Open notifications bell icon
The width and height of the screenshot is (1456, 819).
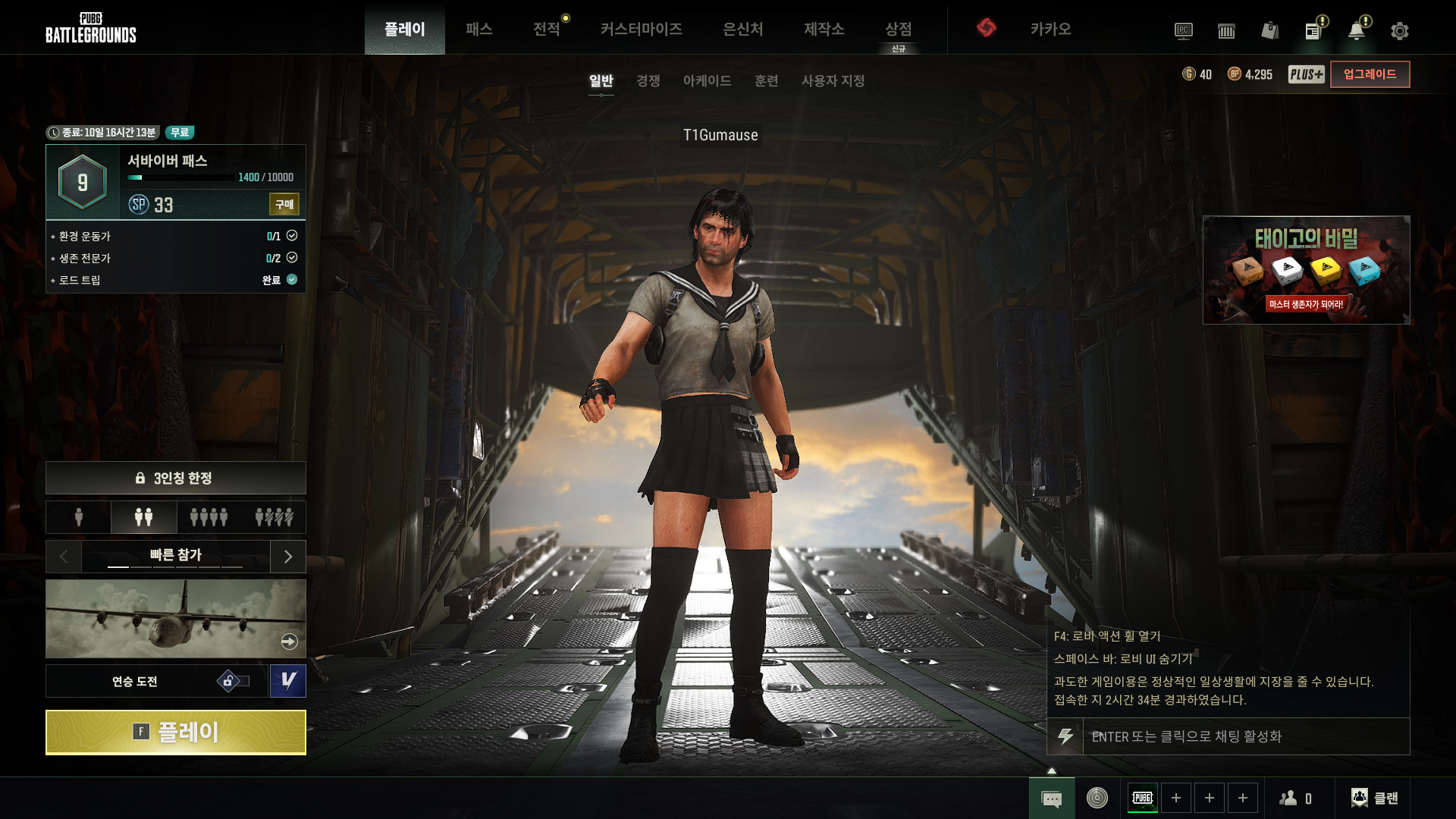1356,31
